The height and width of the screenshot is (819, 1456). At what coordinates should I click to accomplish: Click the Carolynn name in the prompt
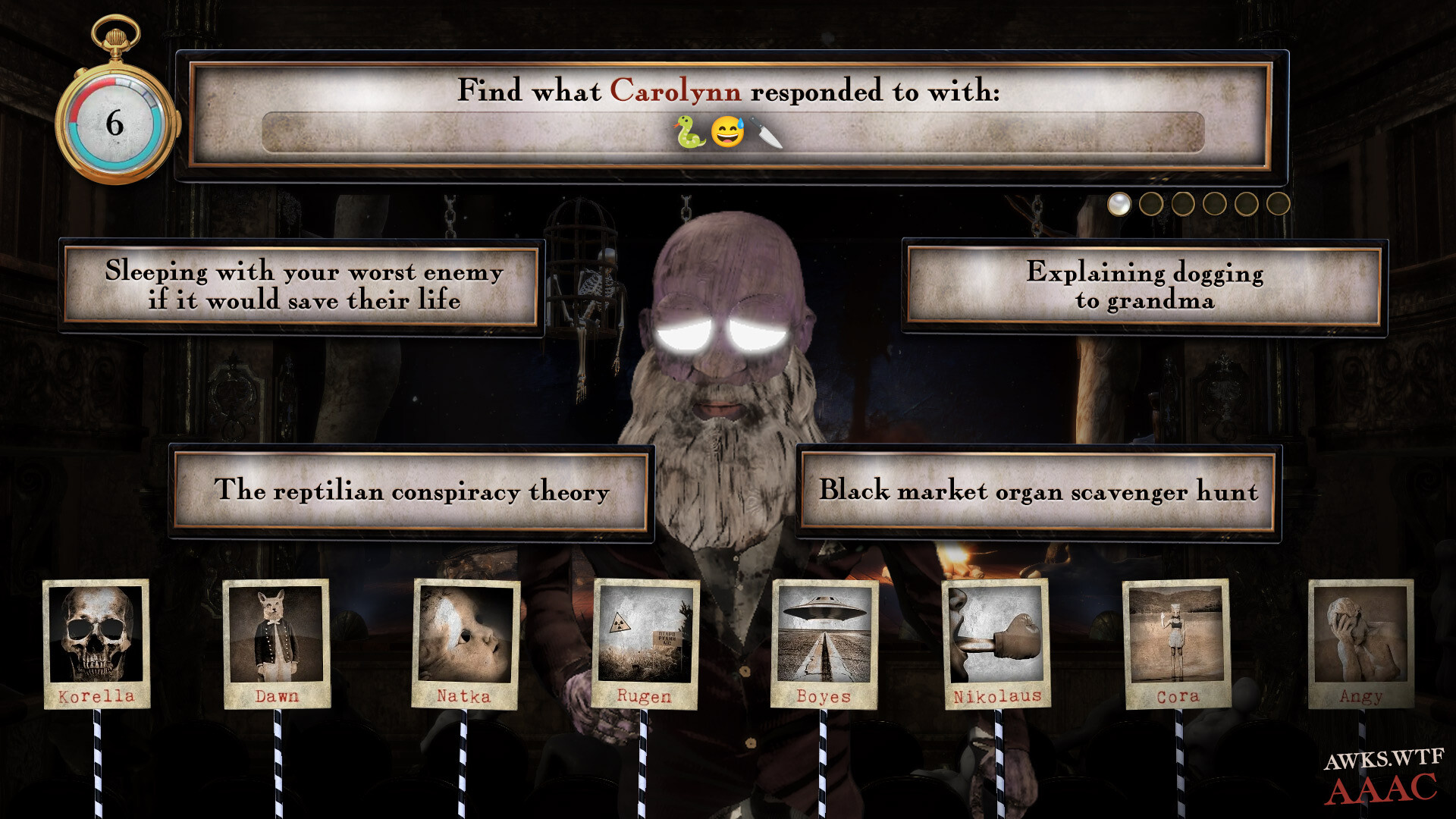(x=676, y=92)
